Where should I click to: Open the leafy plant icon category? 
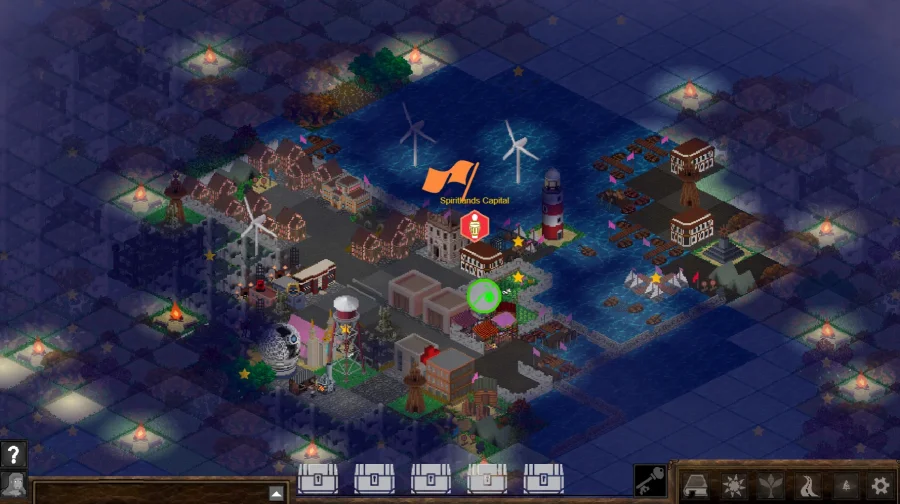[769, 486]
